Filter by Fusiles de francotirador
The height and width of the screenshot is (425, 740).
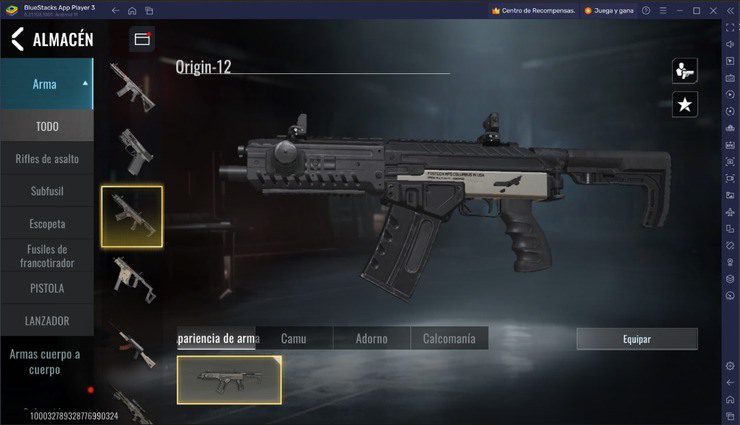(x=47, y=256)
